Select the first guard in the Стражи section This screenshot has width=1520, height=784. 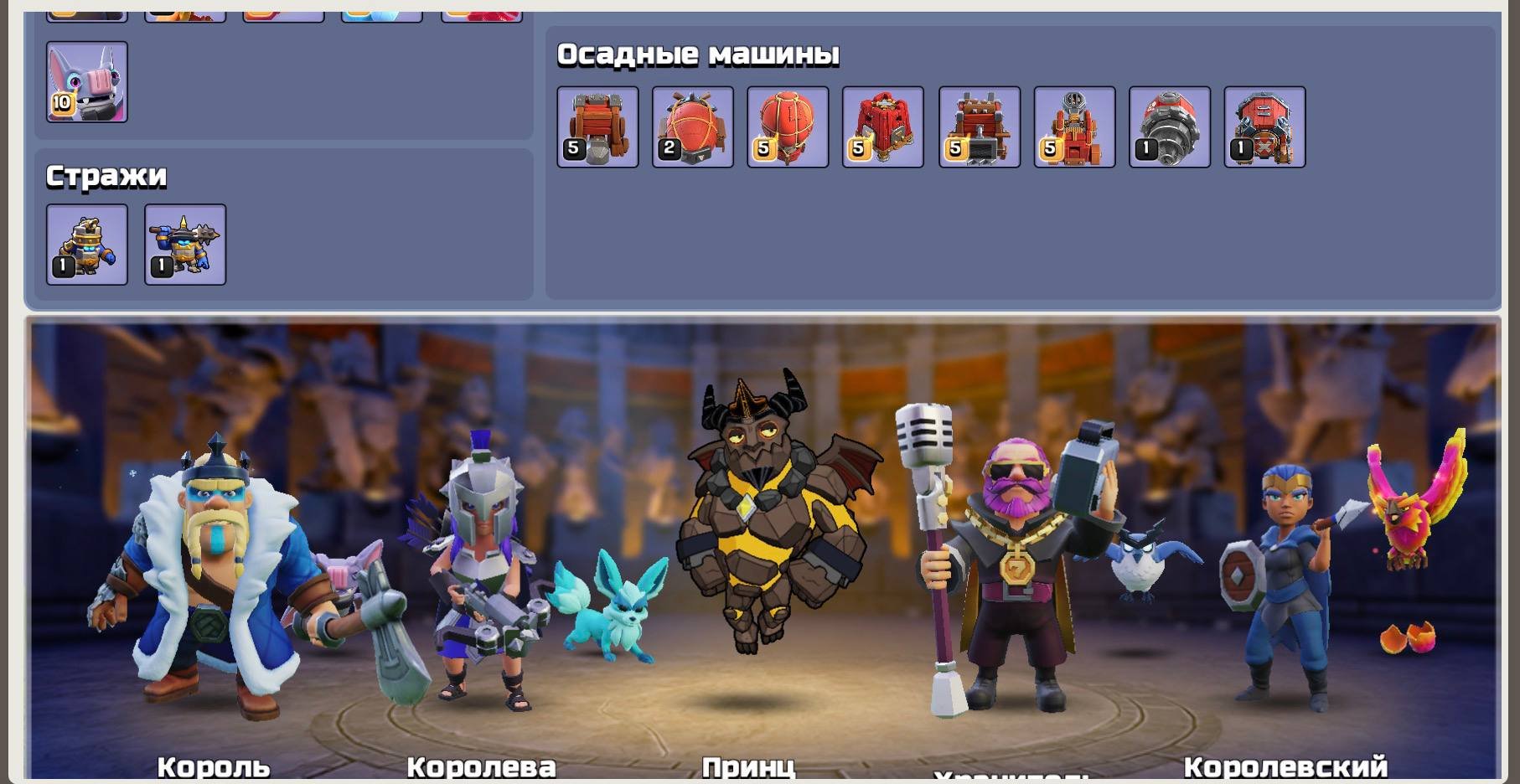click(86, 244)
